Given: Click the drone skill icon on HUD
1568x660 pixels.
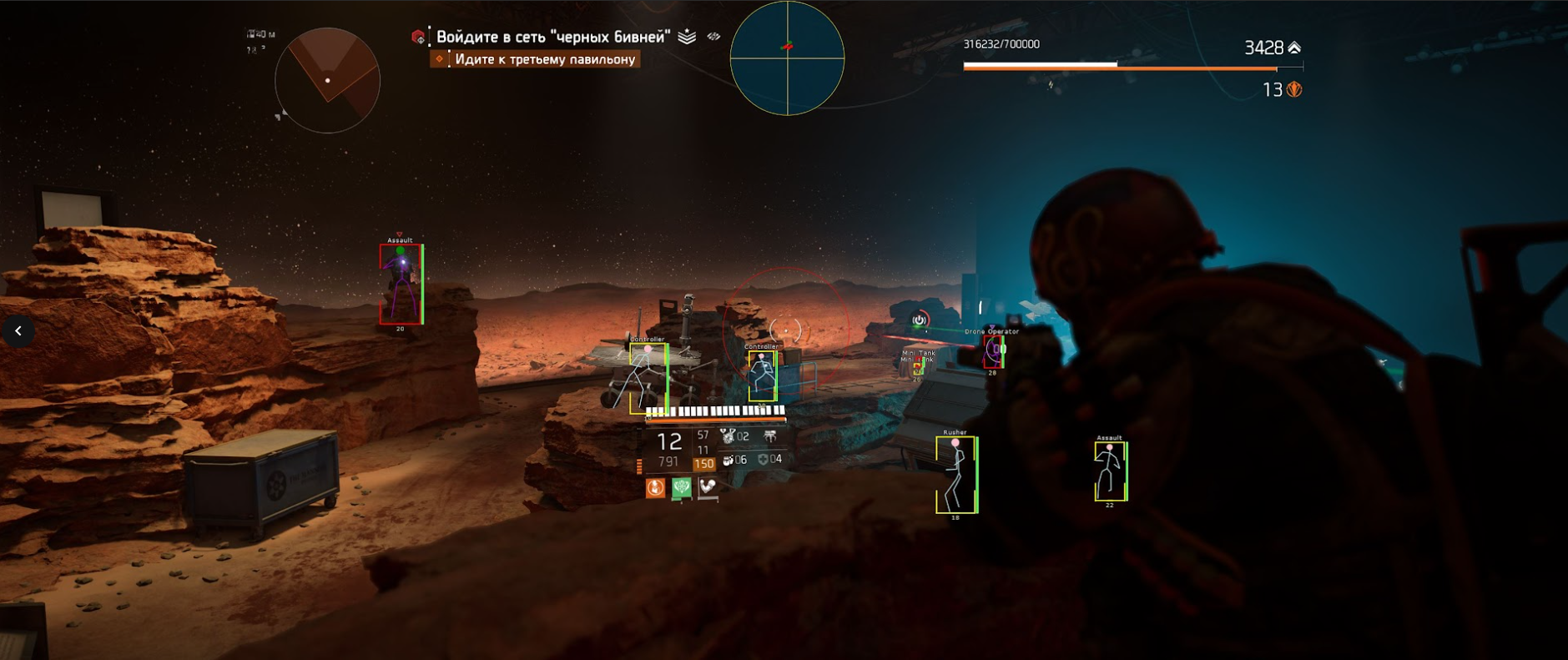Looking at the screenshot, I should [x=769, y=436].
